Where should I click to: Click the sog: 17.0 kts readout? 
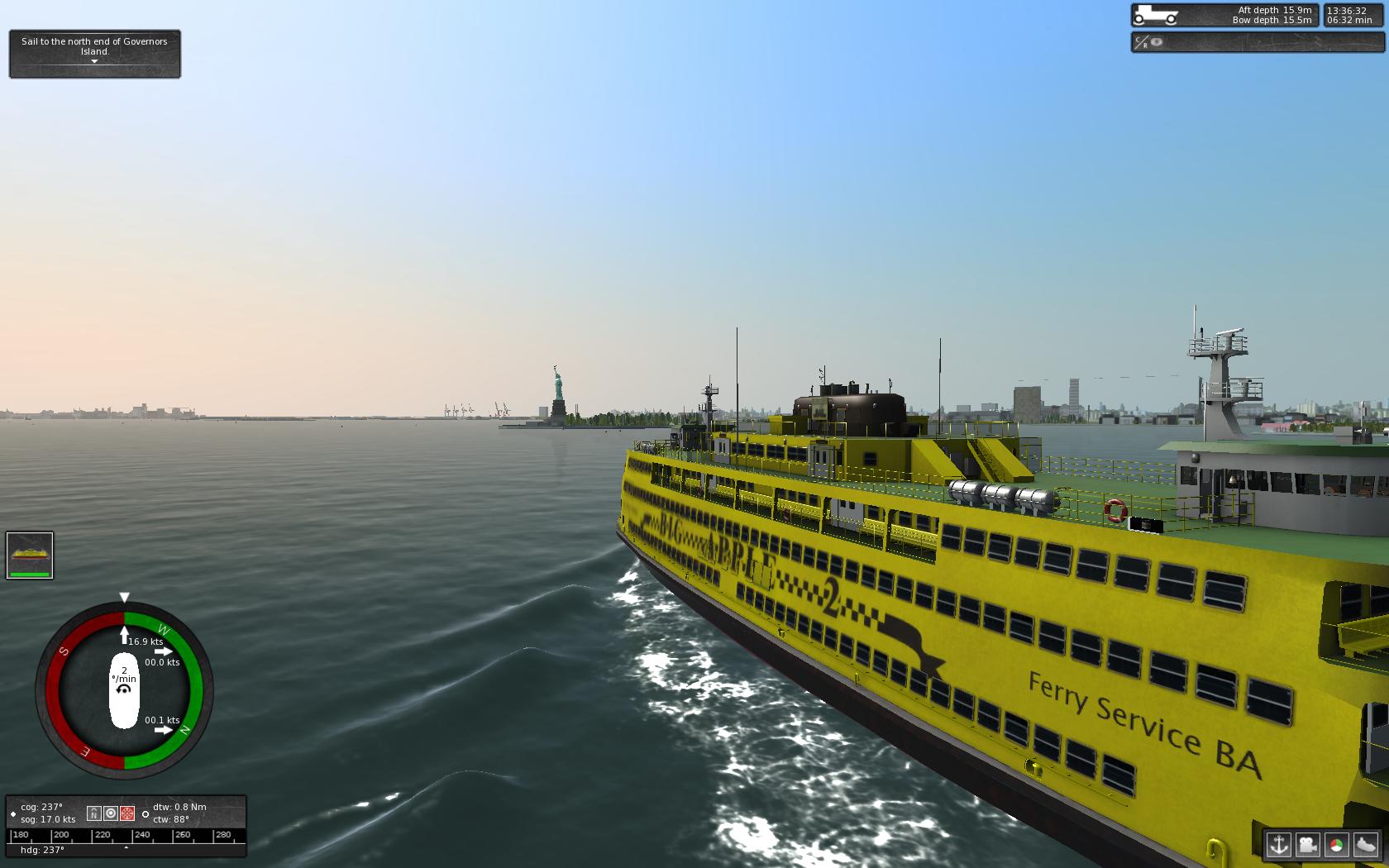coord(47,819)
